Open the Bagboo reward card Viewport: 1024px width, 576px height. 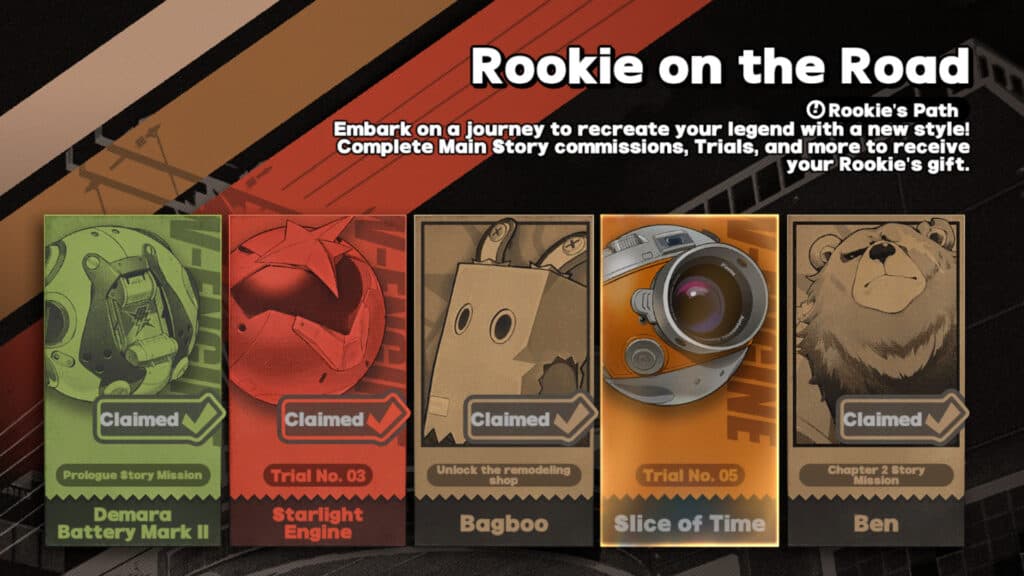tap(504, 380)
